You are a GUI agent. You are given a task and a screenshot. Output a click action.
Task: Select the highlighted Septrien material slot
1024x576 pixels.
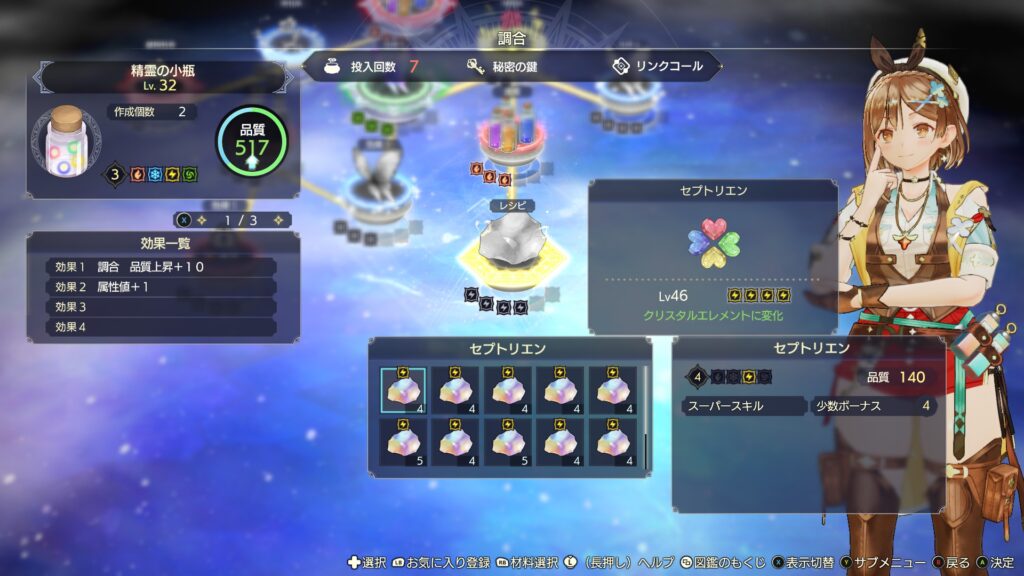pyautogui.click(x=403, y=391)
